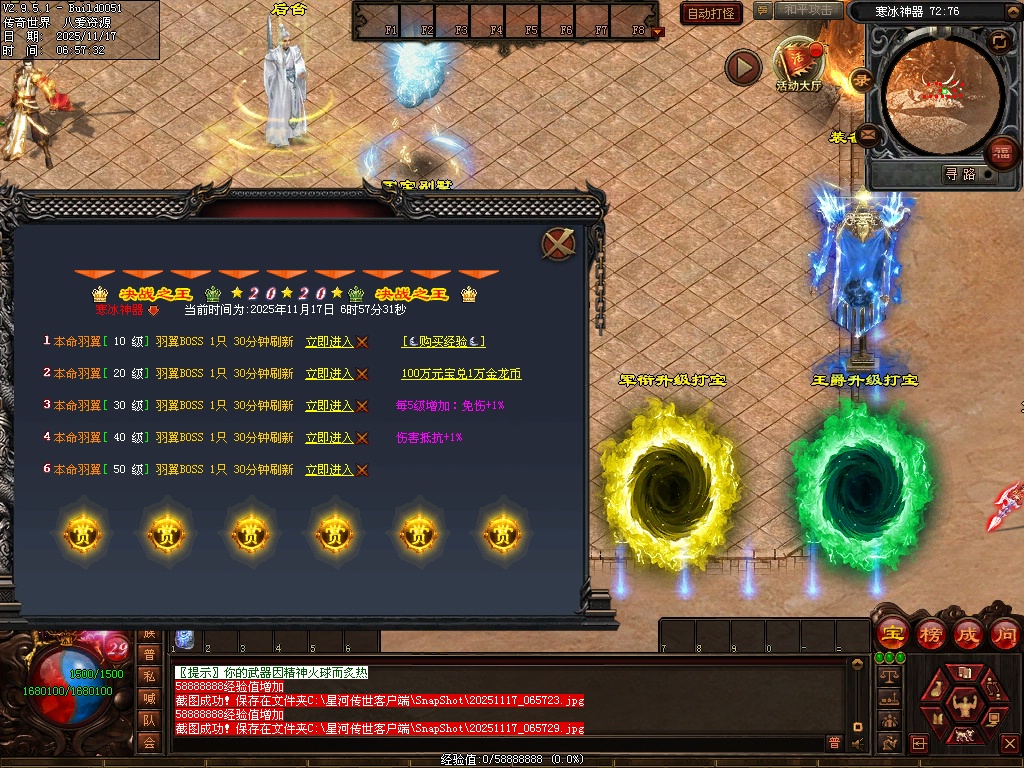Close the 决战之王 dialog with the X

pos(558,244)
